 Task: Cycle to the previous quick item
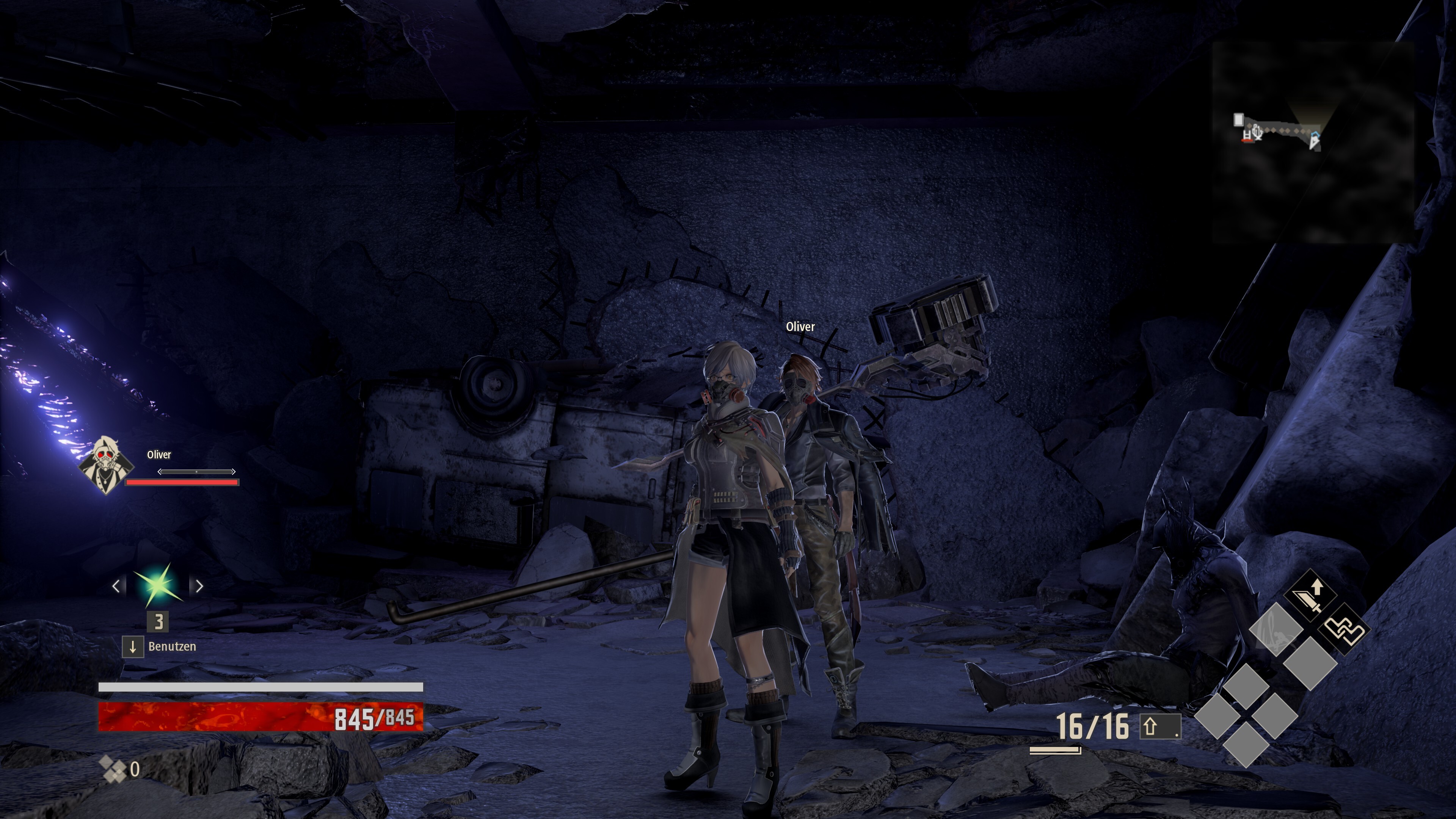pos(116,586)
